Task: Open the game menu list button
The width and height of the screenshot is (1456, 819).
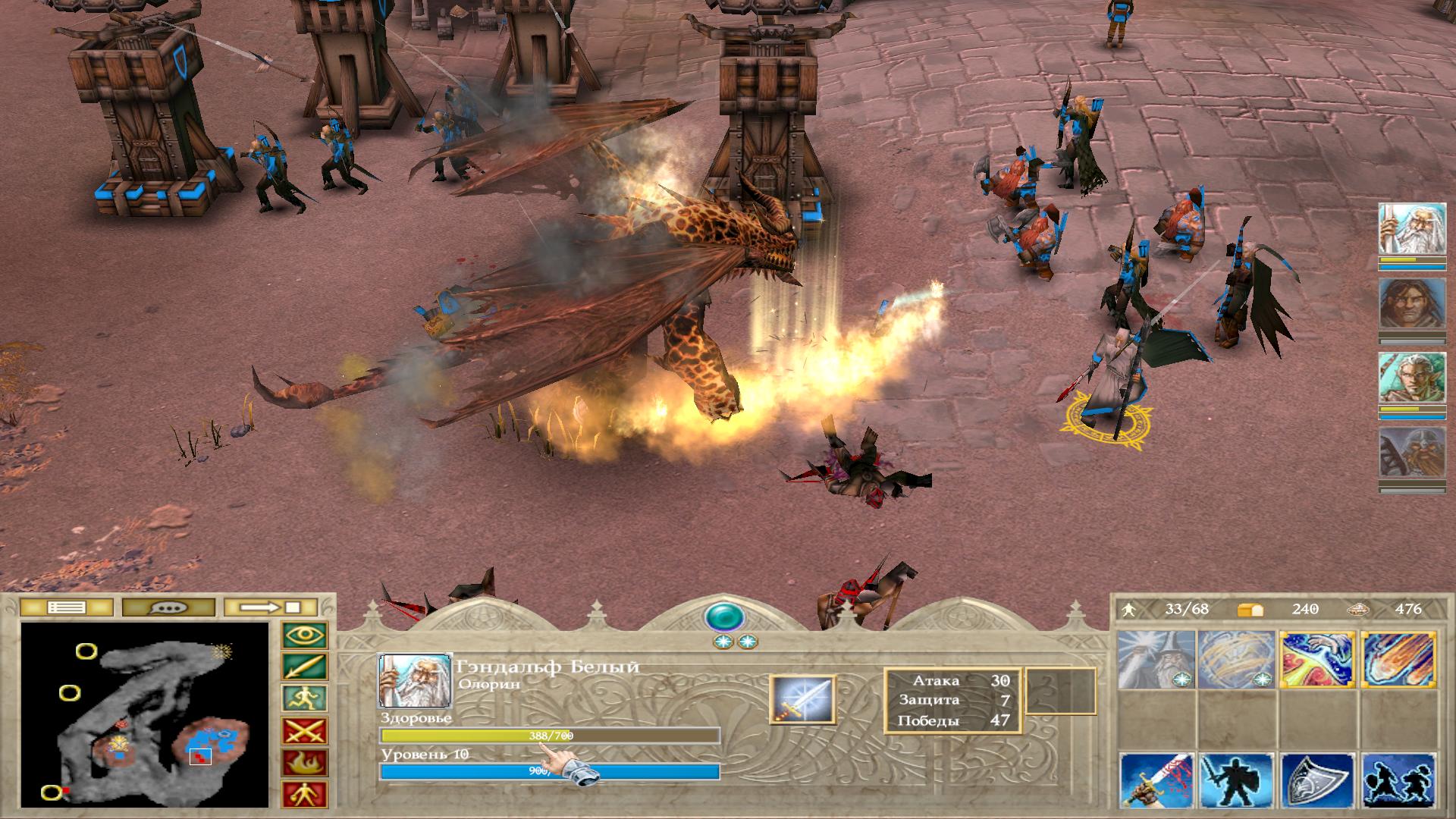Action: pos(67,607)
